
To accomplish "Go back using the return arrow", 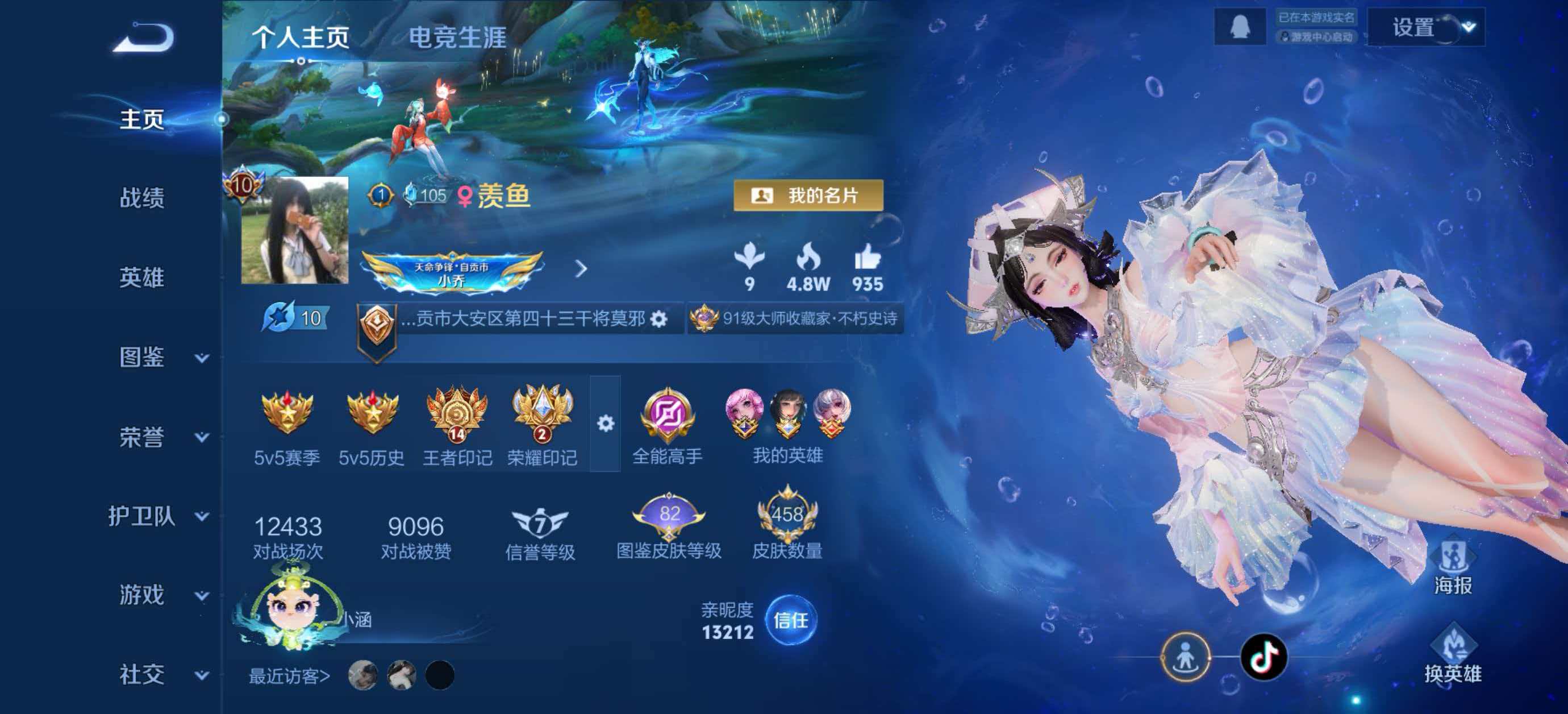I will [x=144, y=38].
